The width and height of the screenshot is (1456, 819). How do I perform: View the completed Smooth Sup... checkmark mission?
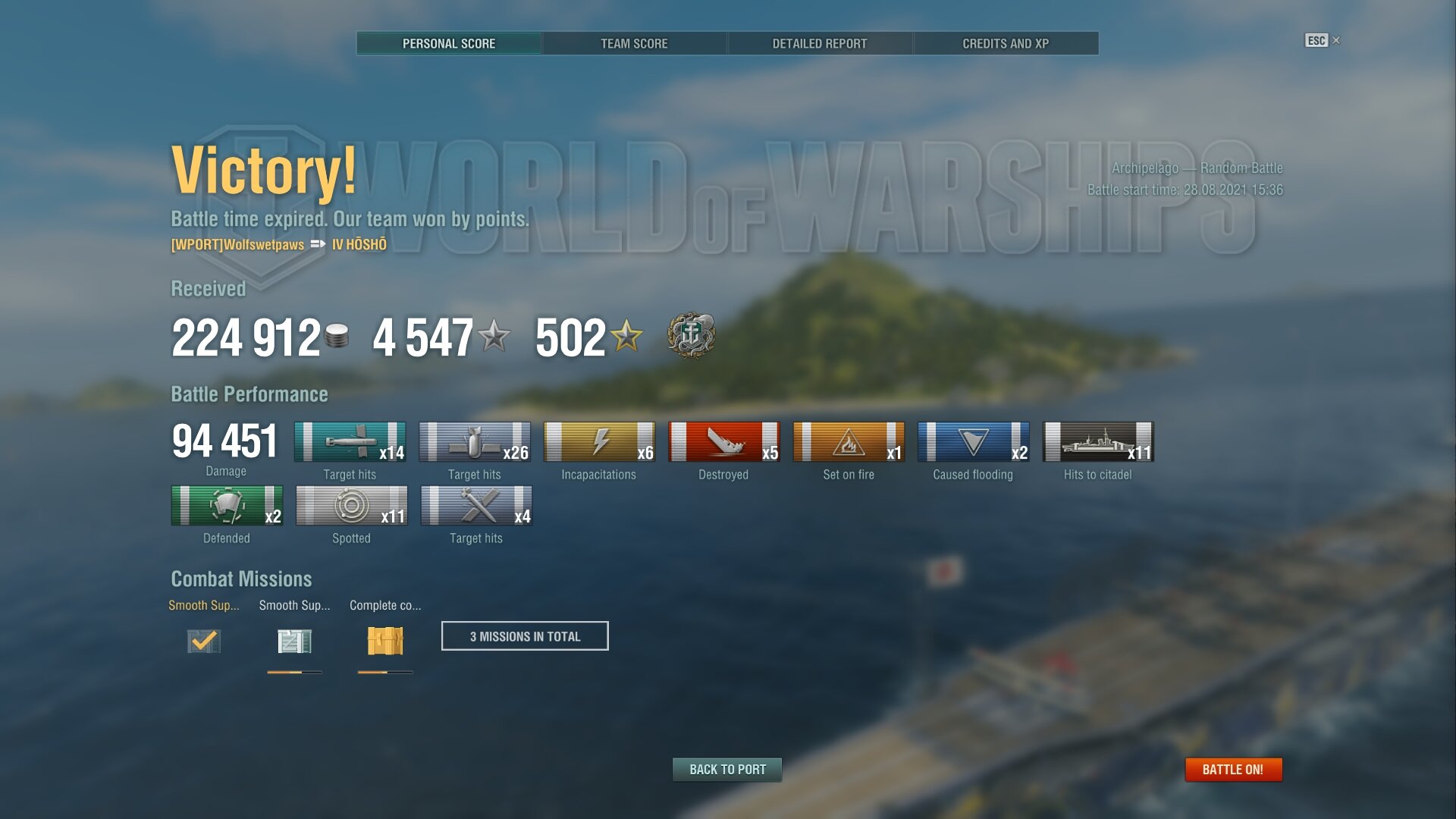click(x=203, y=641)
